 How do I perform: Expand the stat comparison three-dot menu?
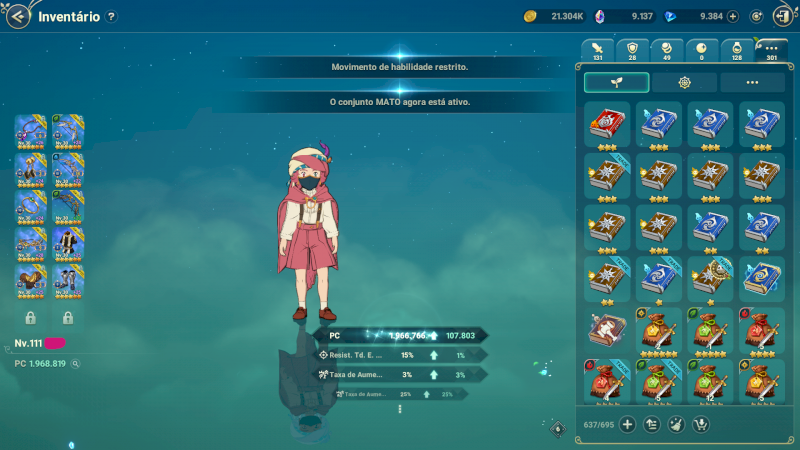[400, 408]
